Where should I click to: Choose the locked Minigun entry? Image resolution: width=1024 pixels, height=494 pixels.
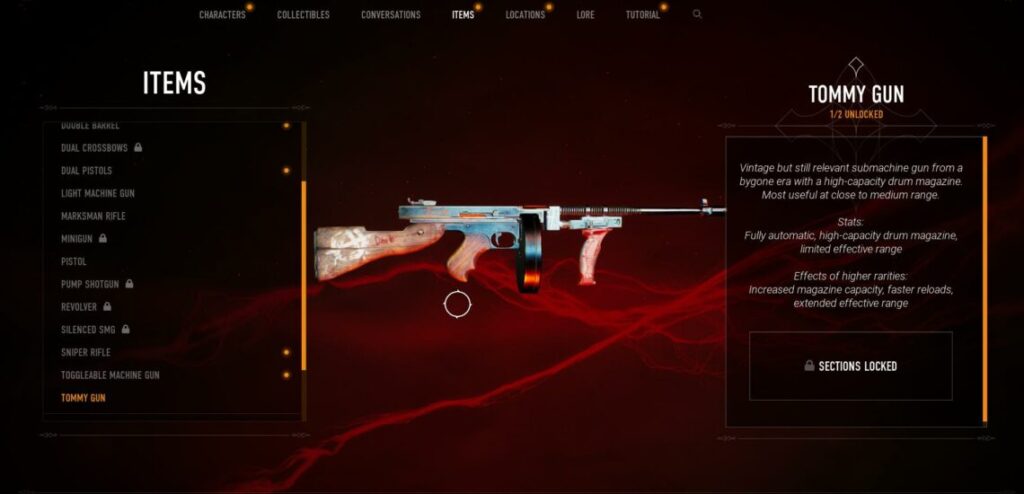pos(78,239)
